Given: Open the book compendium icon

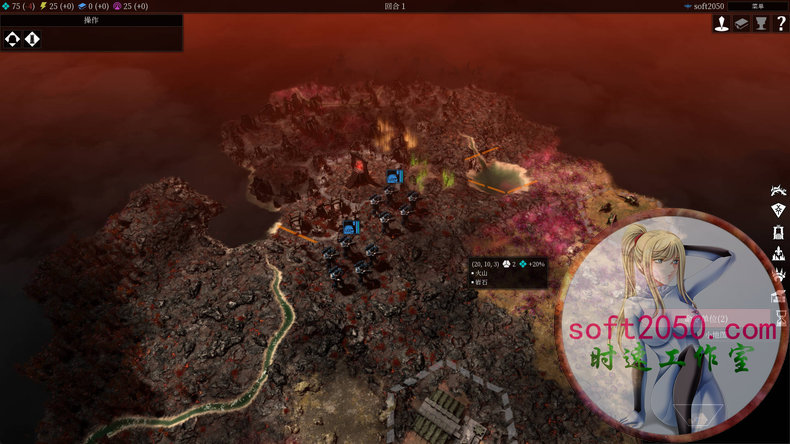Looking at the screenshot, I should [741, 24].
